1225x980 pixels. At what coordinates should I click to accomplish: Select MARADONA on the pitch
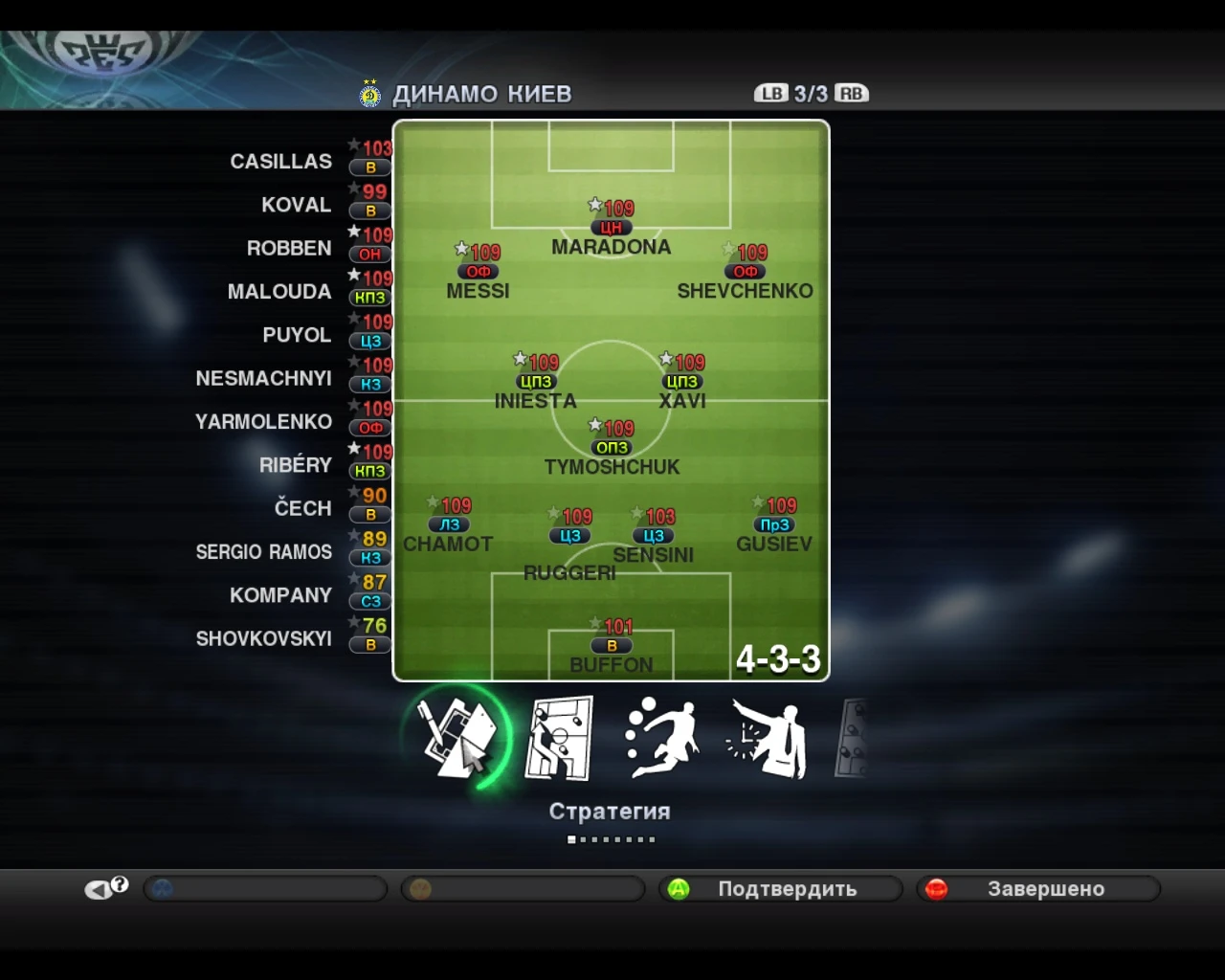tap(611, 228)
